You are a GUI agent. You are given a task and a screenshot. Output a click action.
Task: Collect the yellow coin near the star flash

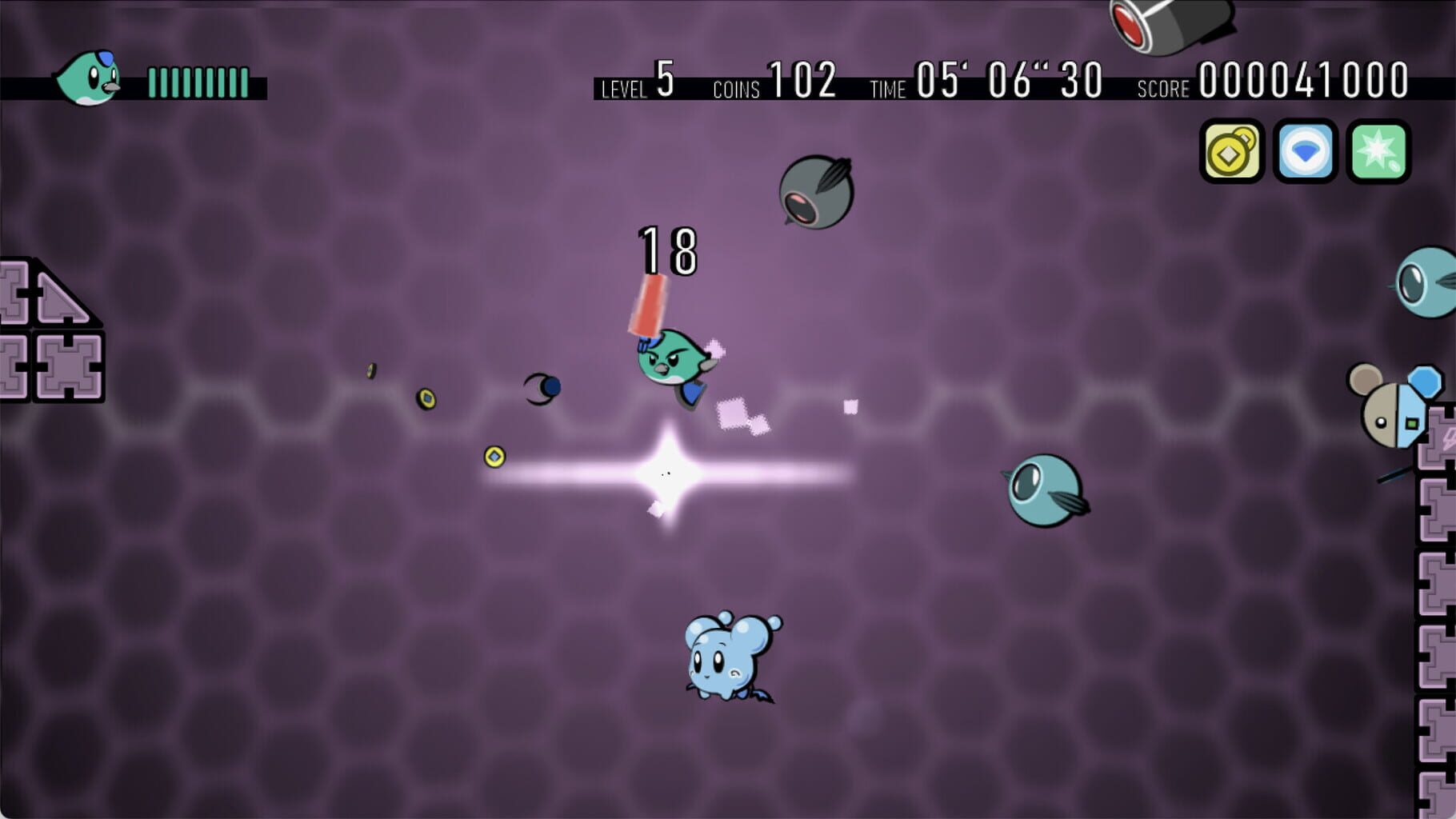(493, 456)
